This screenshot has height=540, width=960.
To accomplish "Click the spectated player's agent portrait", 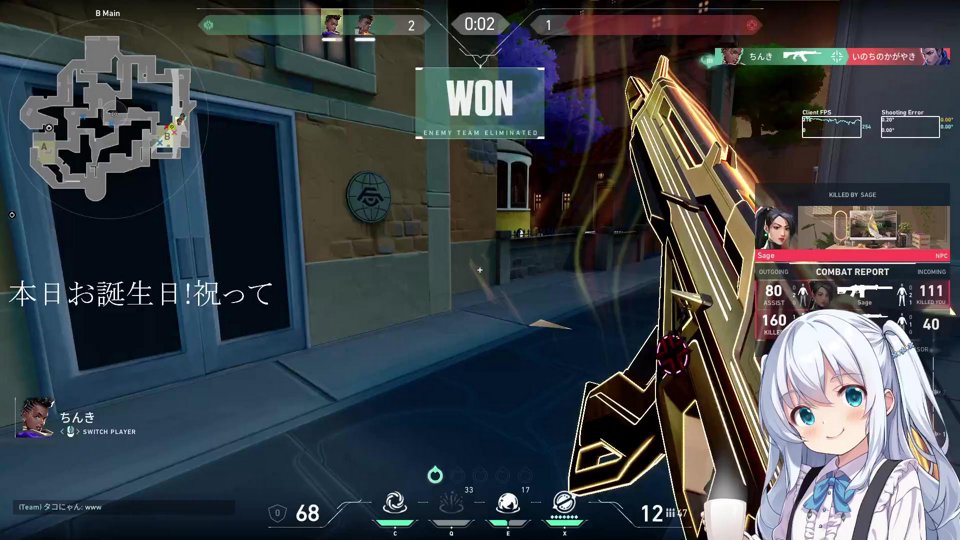I will pos(33,418).
